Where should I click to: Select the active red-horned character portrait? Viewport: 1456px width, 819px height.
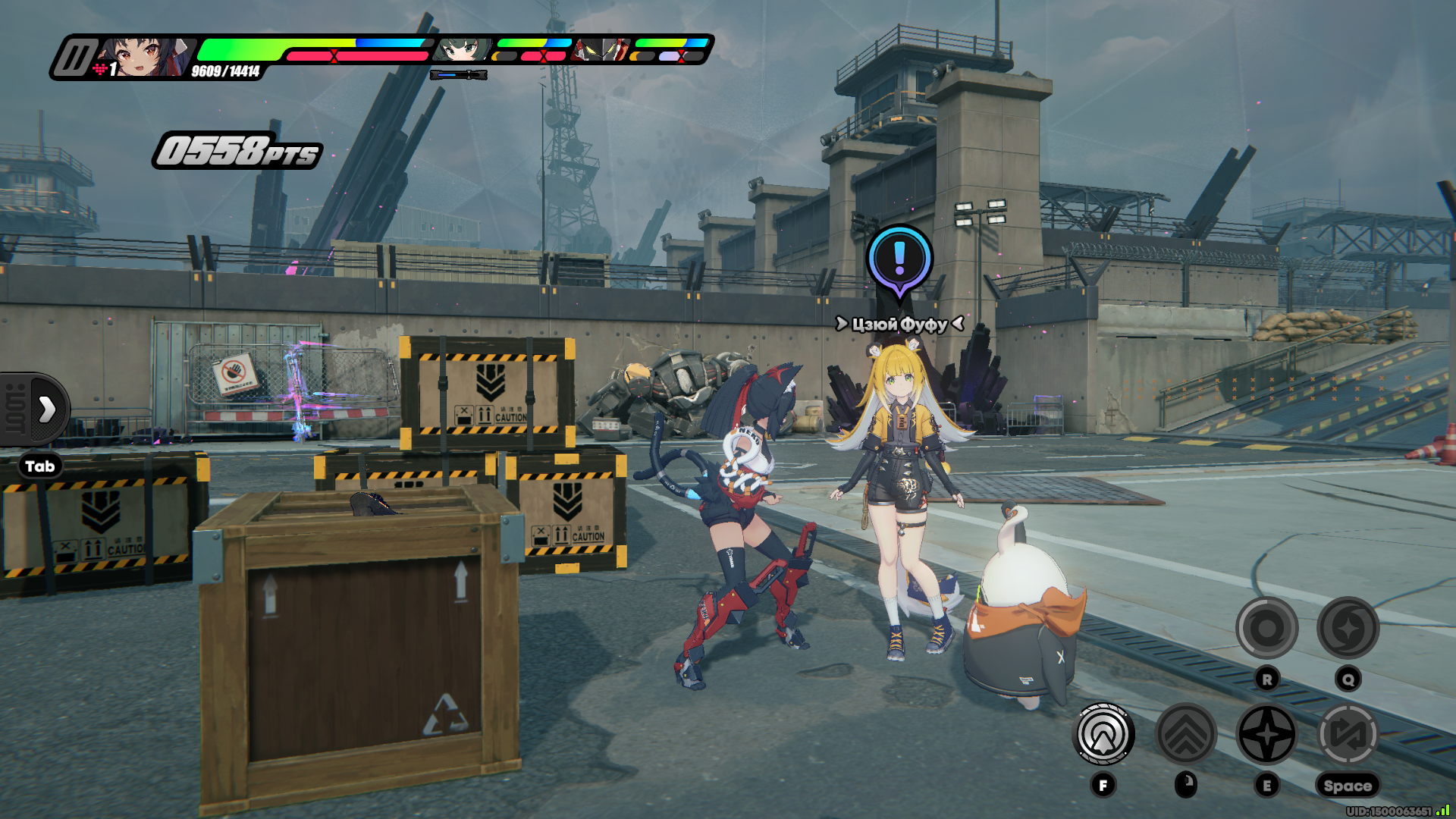(146, 57)
